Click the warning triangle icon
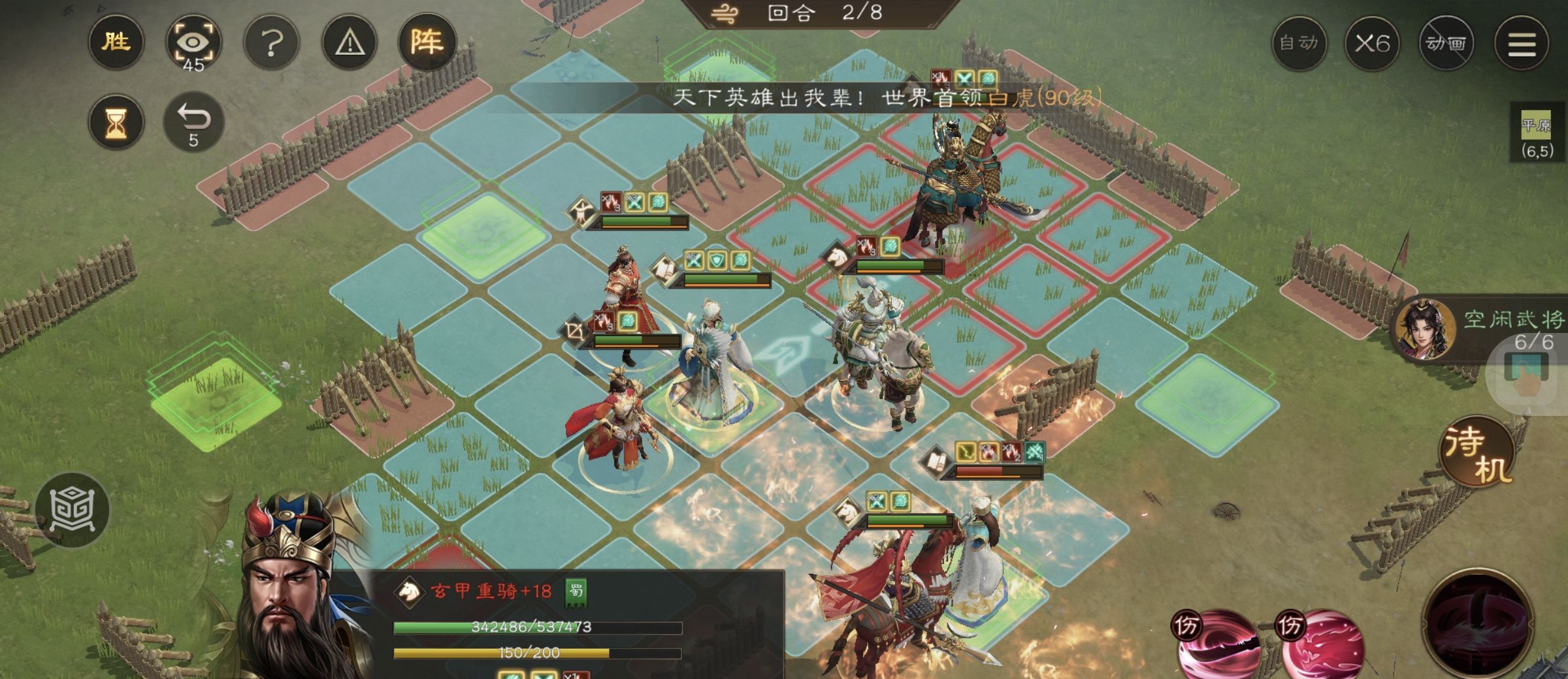 (348, 42)
